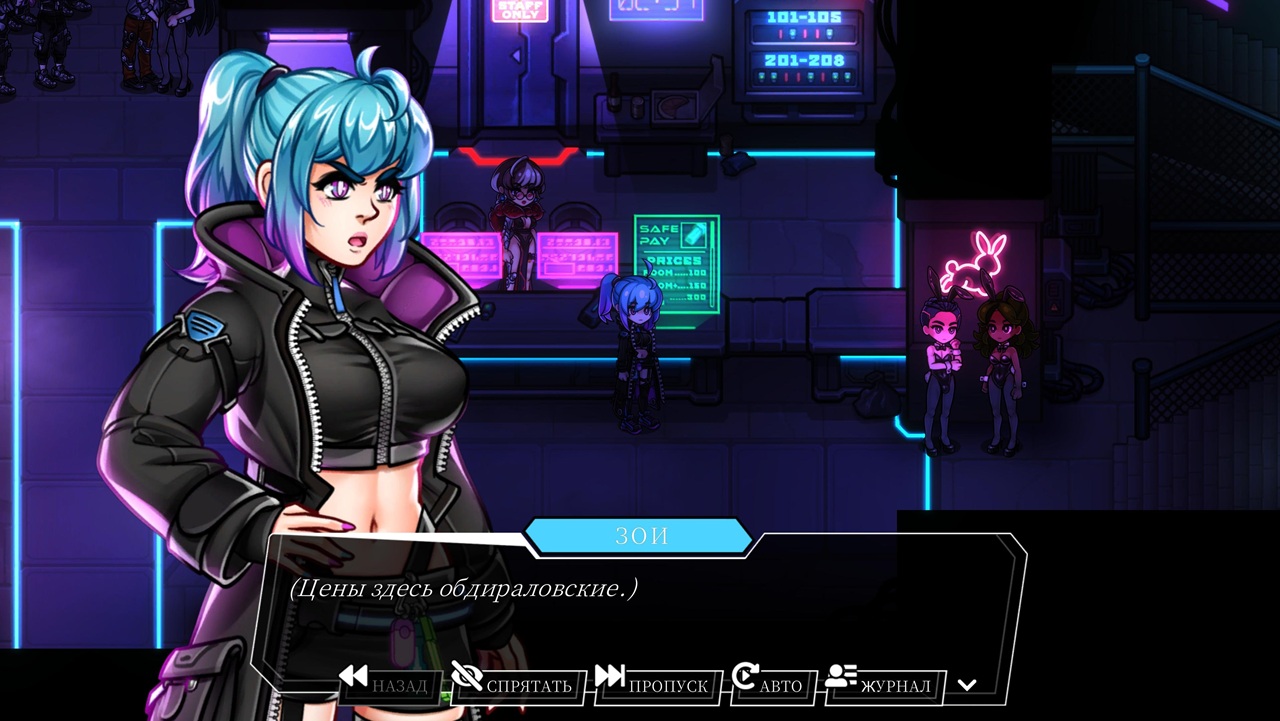Advance the dialogue by clicking Zoe's text line

(x=463, y=588)
